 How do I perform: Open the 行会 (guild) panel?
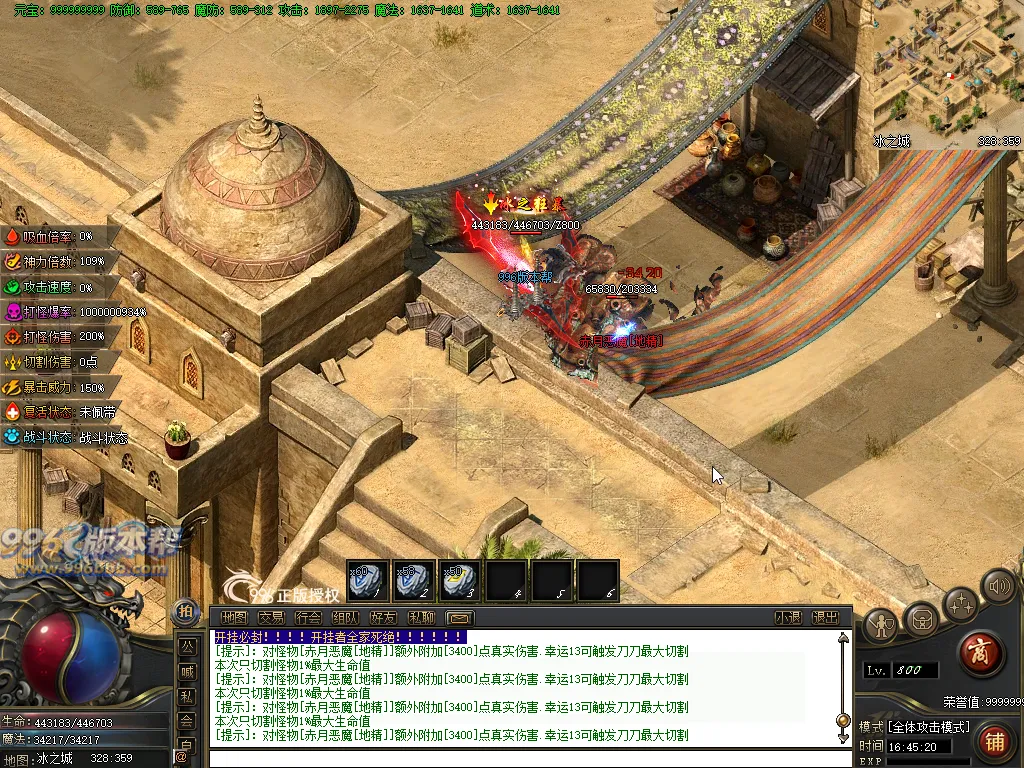[308, 618]
